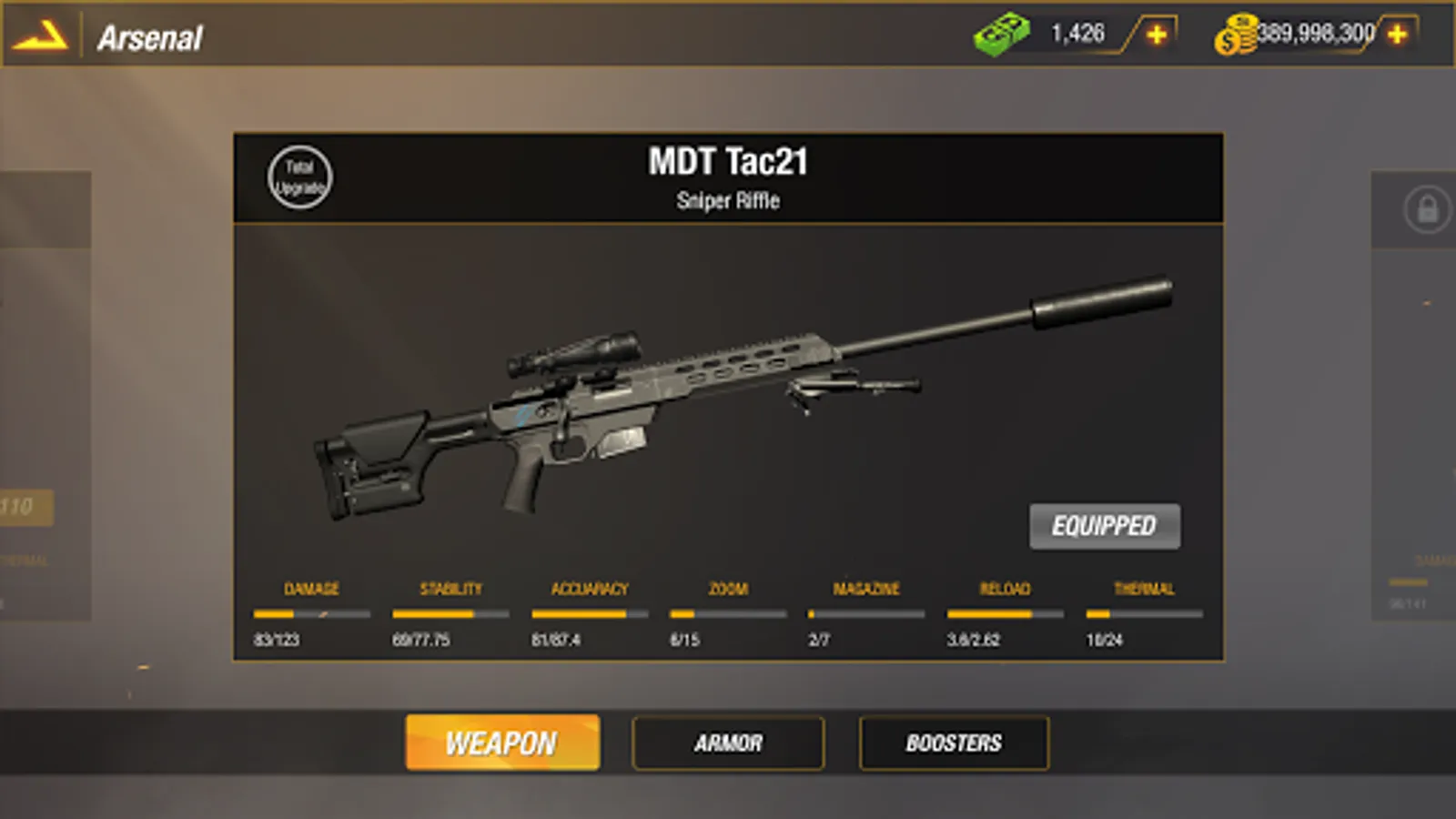1456x819 pixels.
Task: Buy more gold coins with plus button
Action: click(1397, 35)
